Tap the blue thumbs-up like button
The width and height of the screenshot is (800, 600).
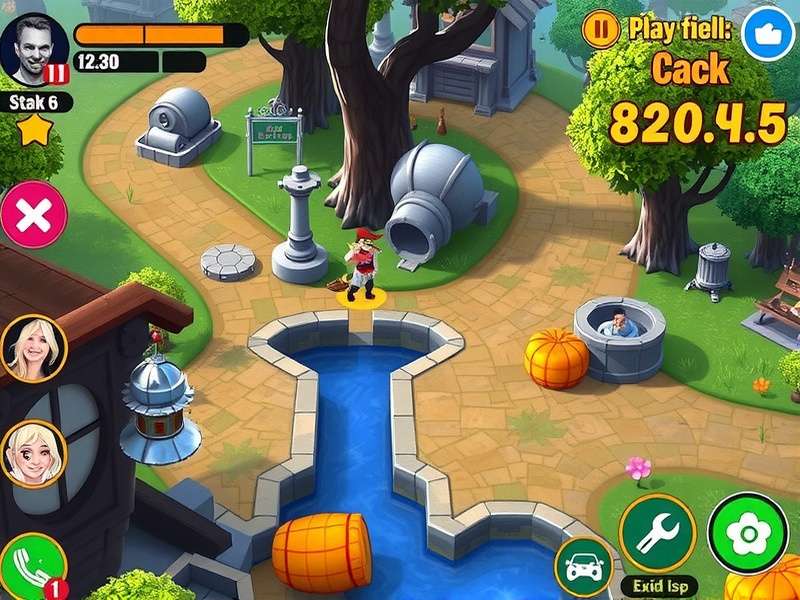click(x=768, y=33)
